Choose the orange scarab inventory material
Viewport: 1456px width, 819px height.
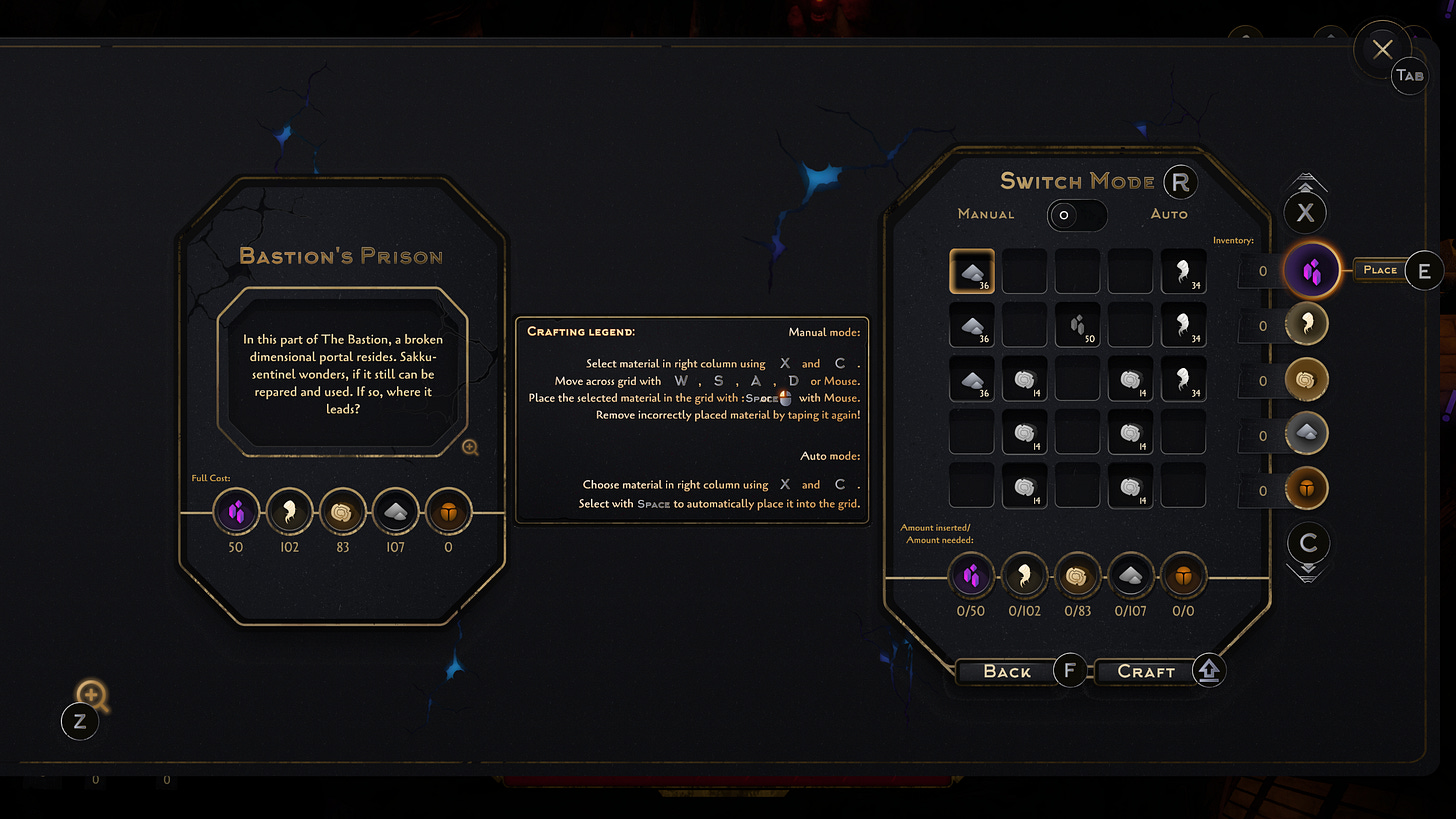click(1311, 490)
